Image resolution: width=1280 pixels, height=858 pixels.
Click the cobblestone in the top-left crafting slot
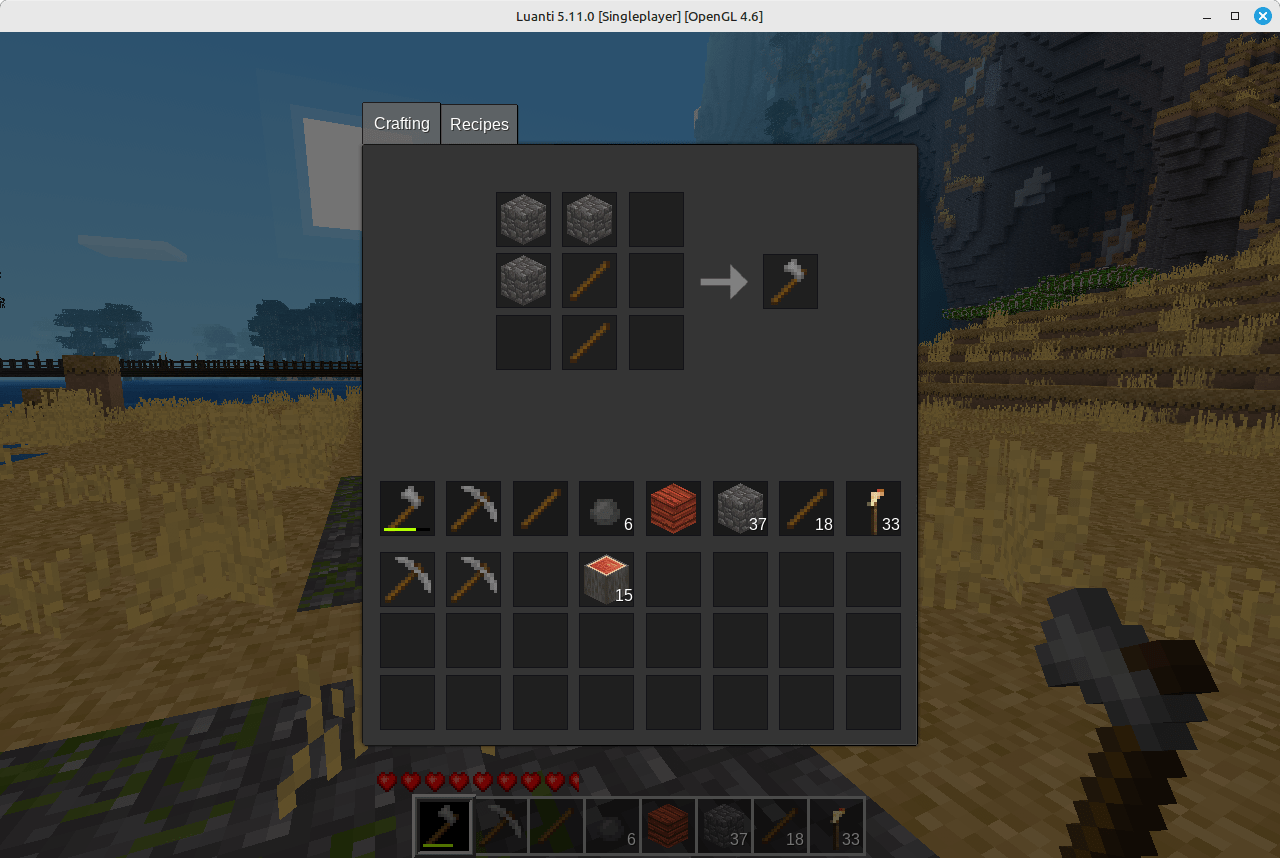click(523, 219)
